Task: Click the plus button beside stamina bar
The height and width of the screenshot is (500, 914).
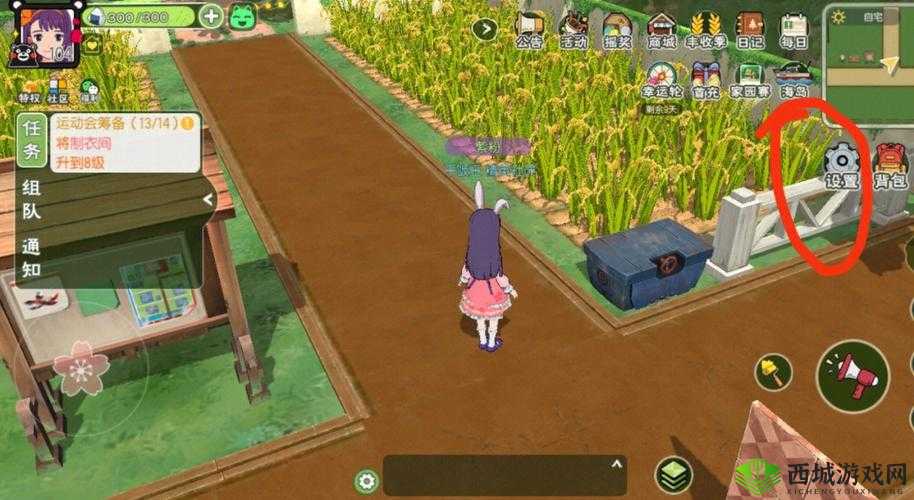Action: 211,16
